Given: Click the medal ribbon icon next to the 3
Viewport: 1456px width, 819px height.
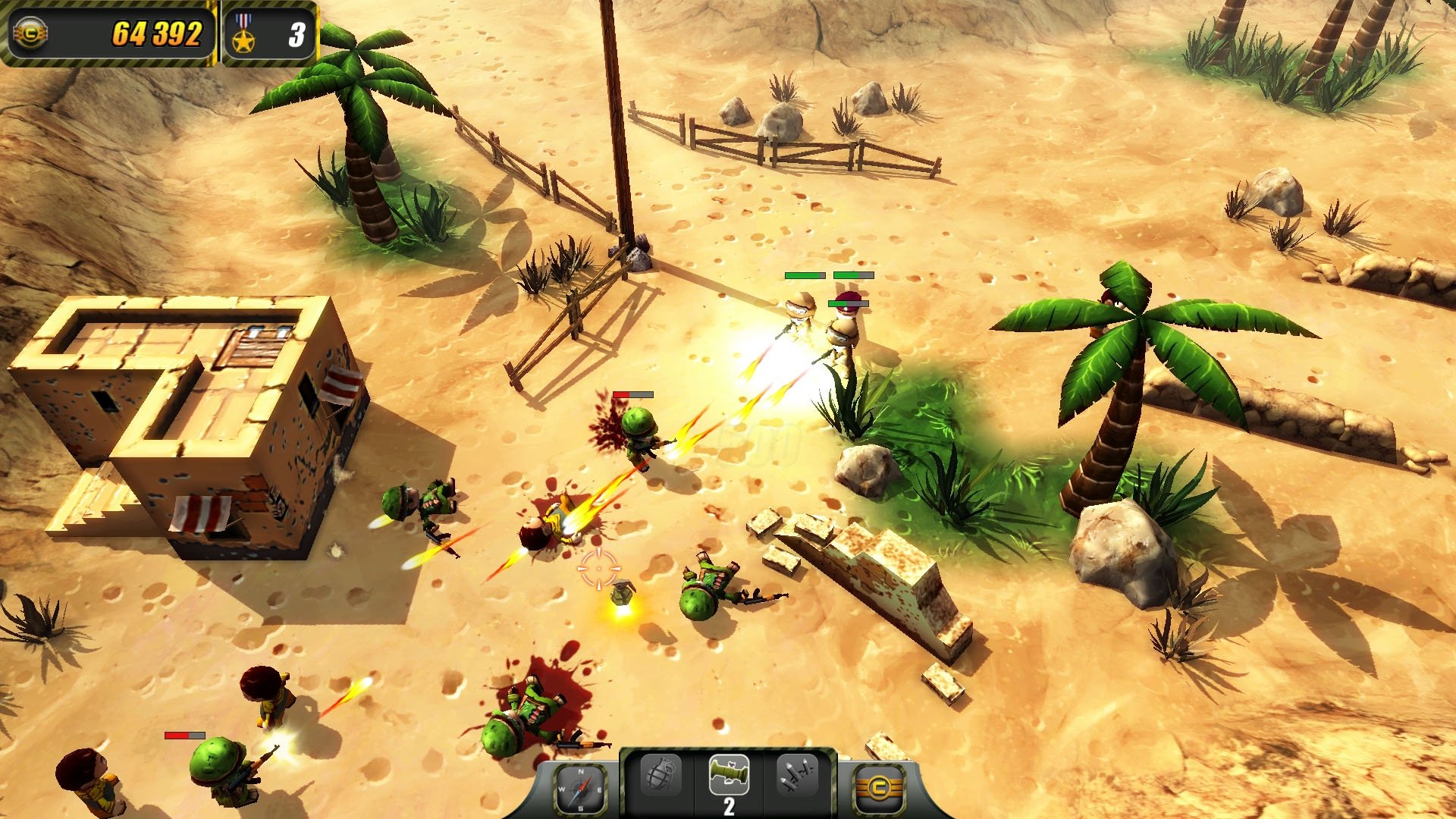Looking at the screenshot, I should click(x=243, y=30).
